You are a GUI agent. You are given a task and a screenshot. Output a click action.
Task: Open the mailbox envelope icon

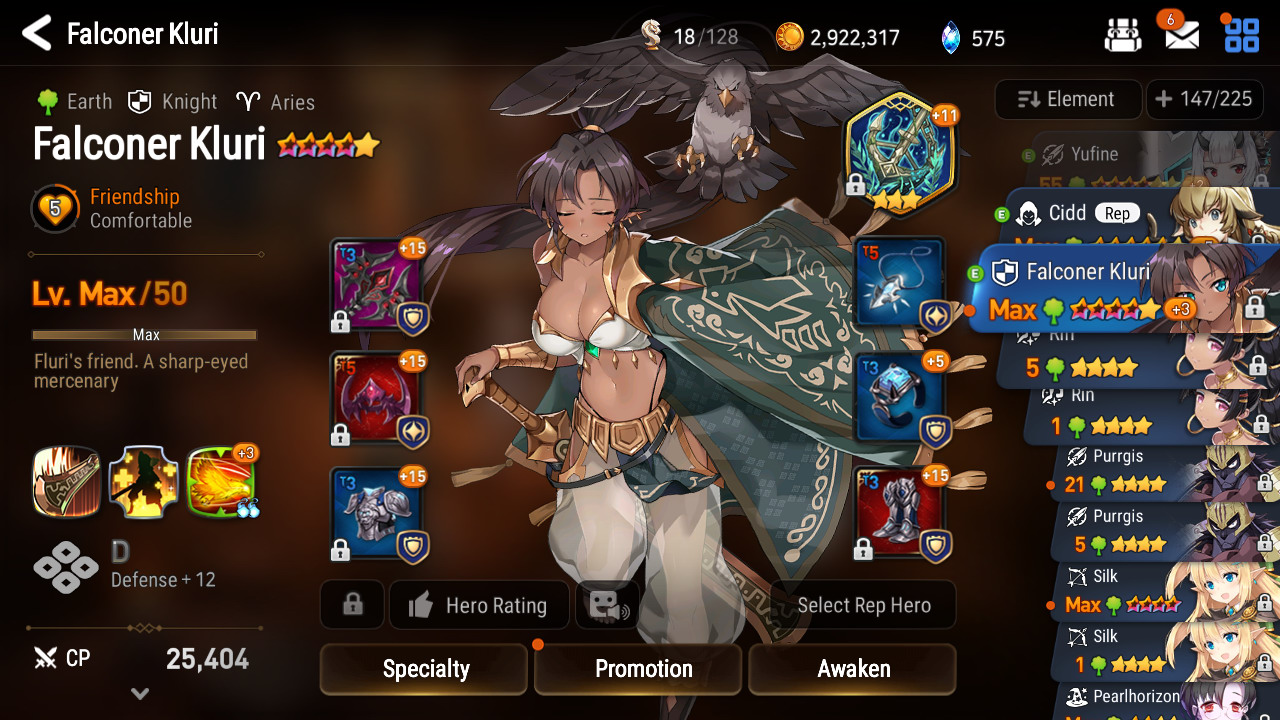tap(1182, 36)
